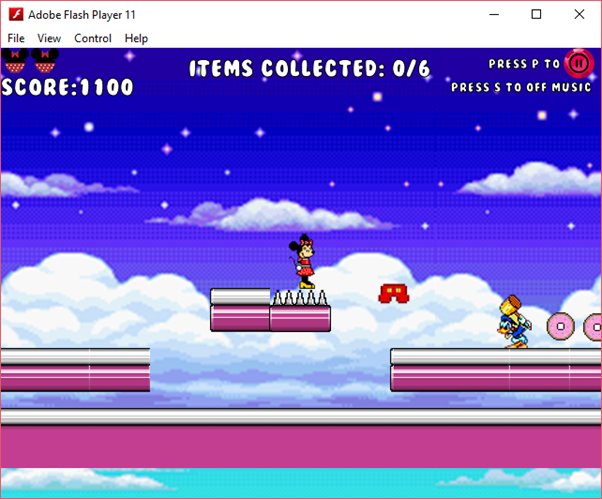602x499 pixels.
Task: Close the Adobe Flash Player window
Action: [580, 15]
